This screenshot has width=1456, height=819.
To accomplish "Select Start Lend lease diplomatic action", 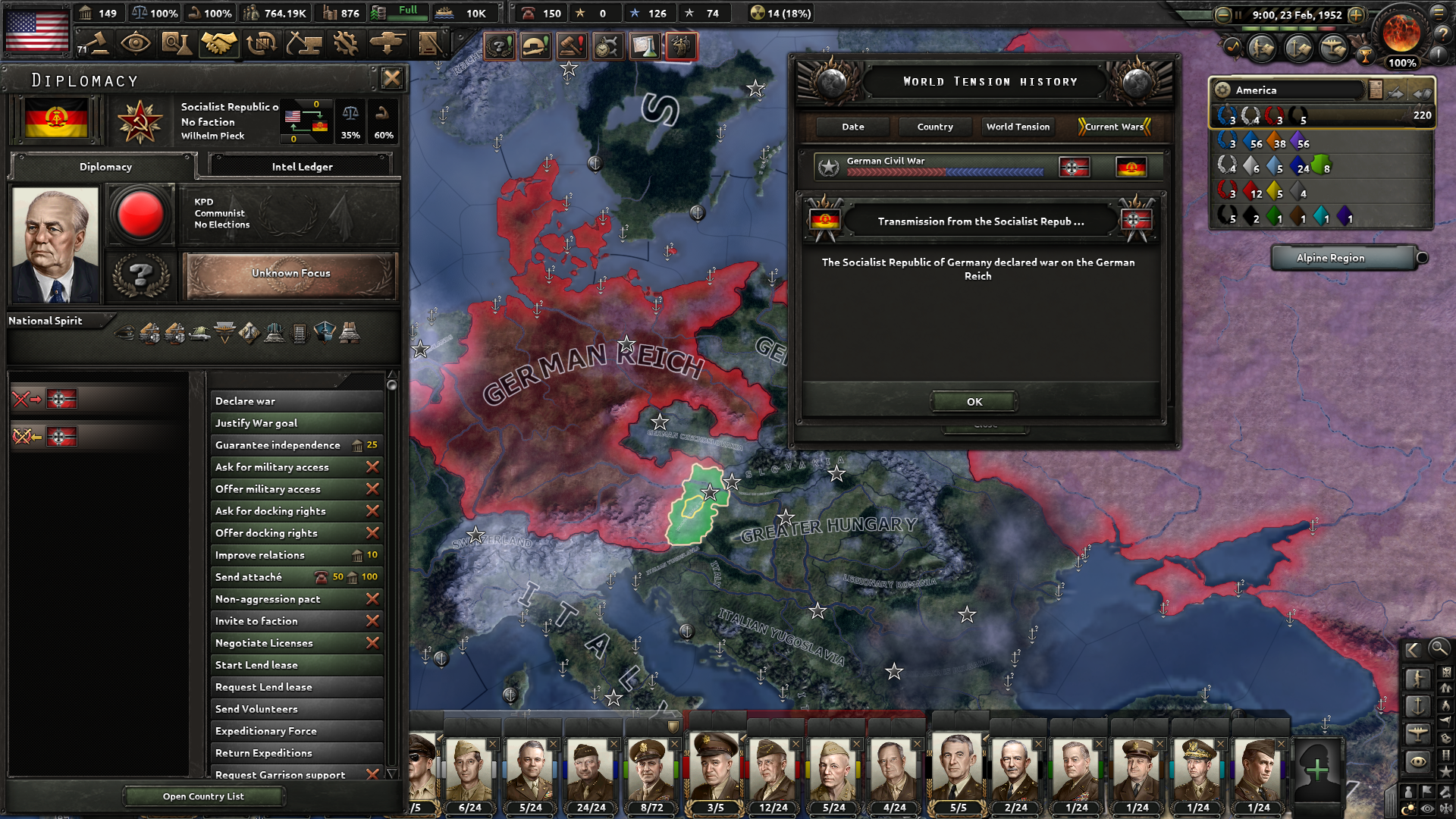I will (296, 664).
